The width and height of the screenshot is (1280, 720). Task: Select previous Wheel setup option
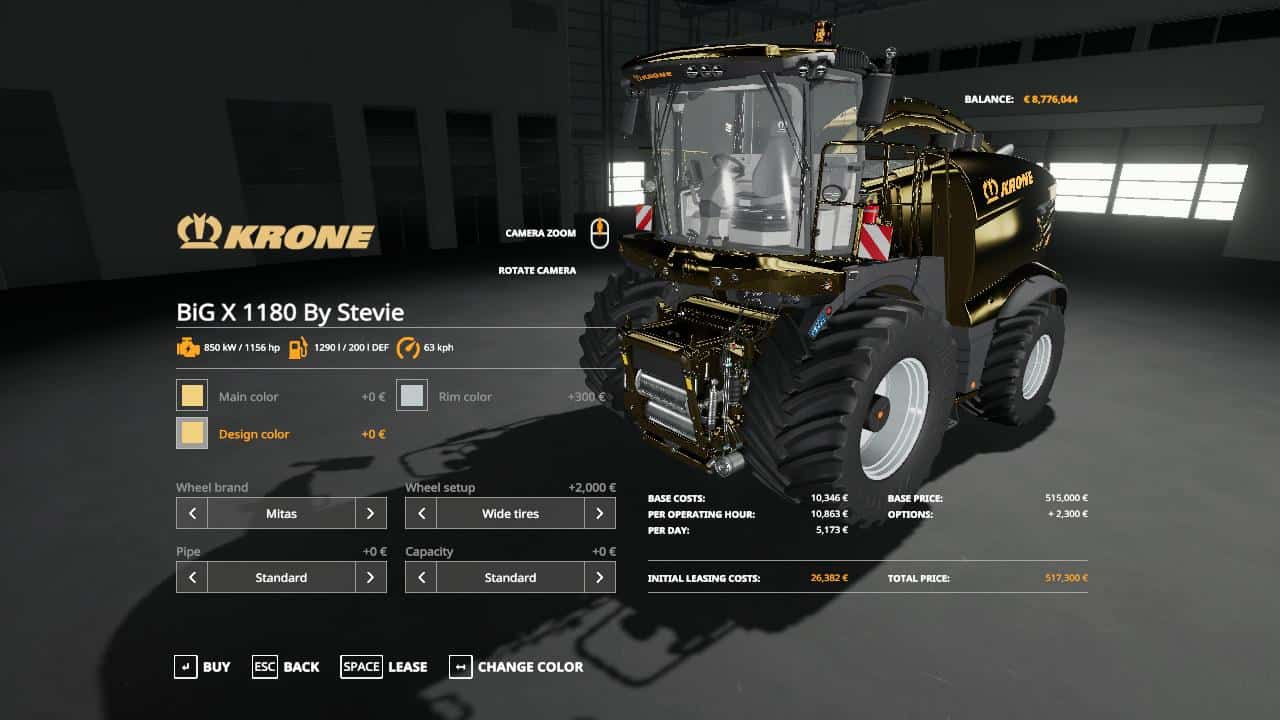pyautogui.click(x=421, y=514)
